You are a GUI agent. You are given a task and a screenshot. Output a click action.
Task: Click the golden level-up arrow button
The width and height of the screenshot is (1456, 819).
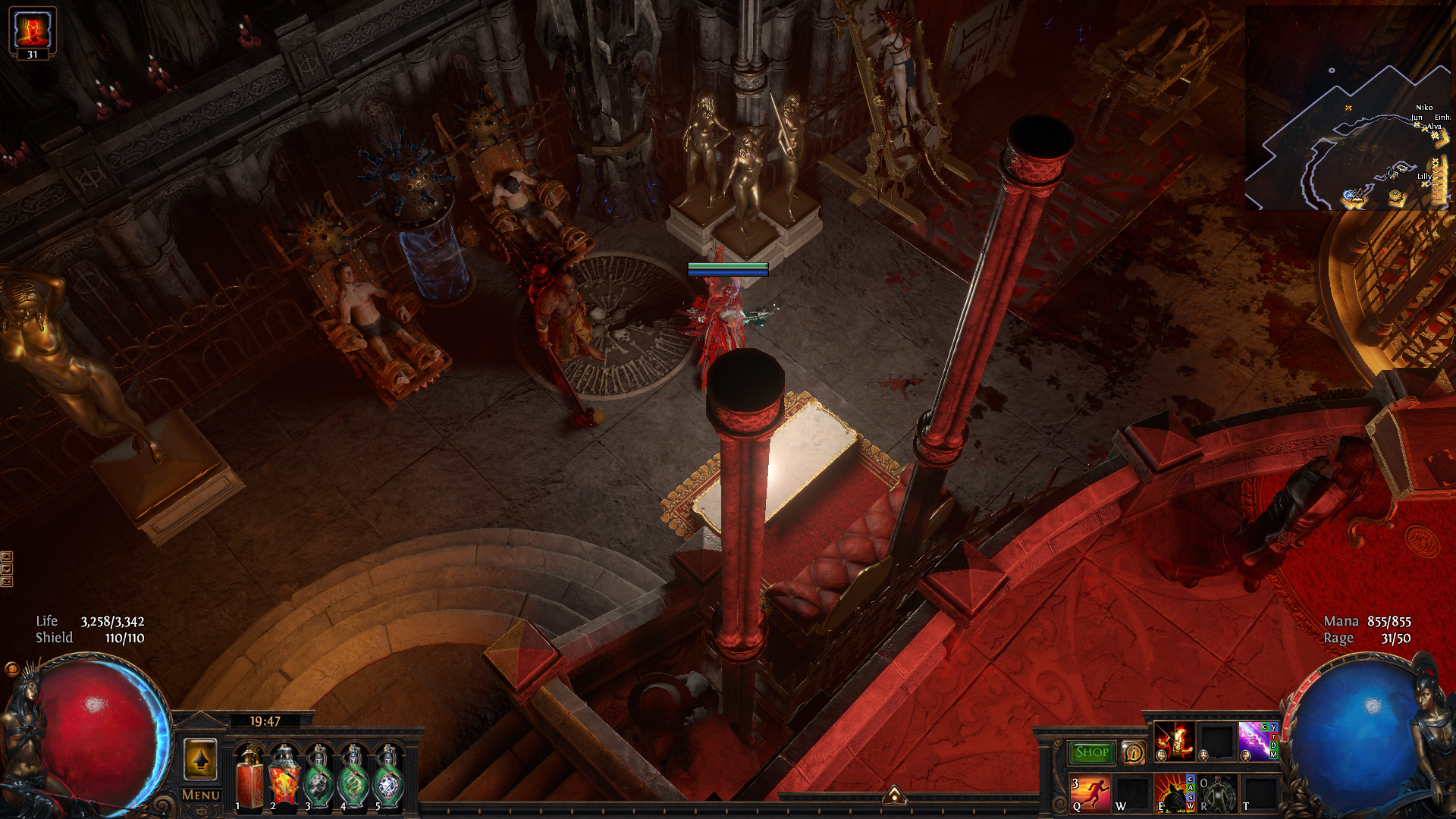201,759
